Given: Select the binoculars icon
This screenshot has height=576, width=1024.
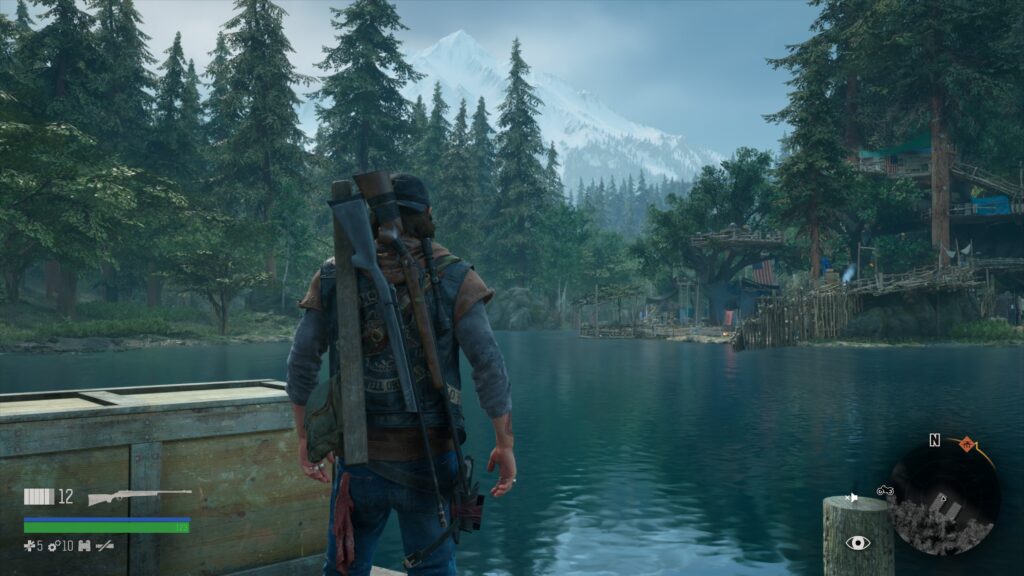Looking at the screenshot, I should pos(84,544).
